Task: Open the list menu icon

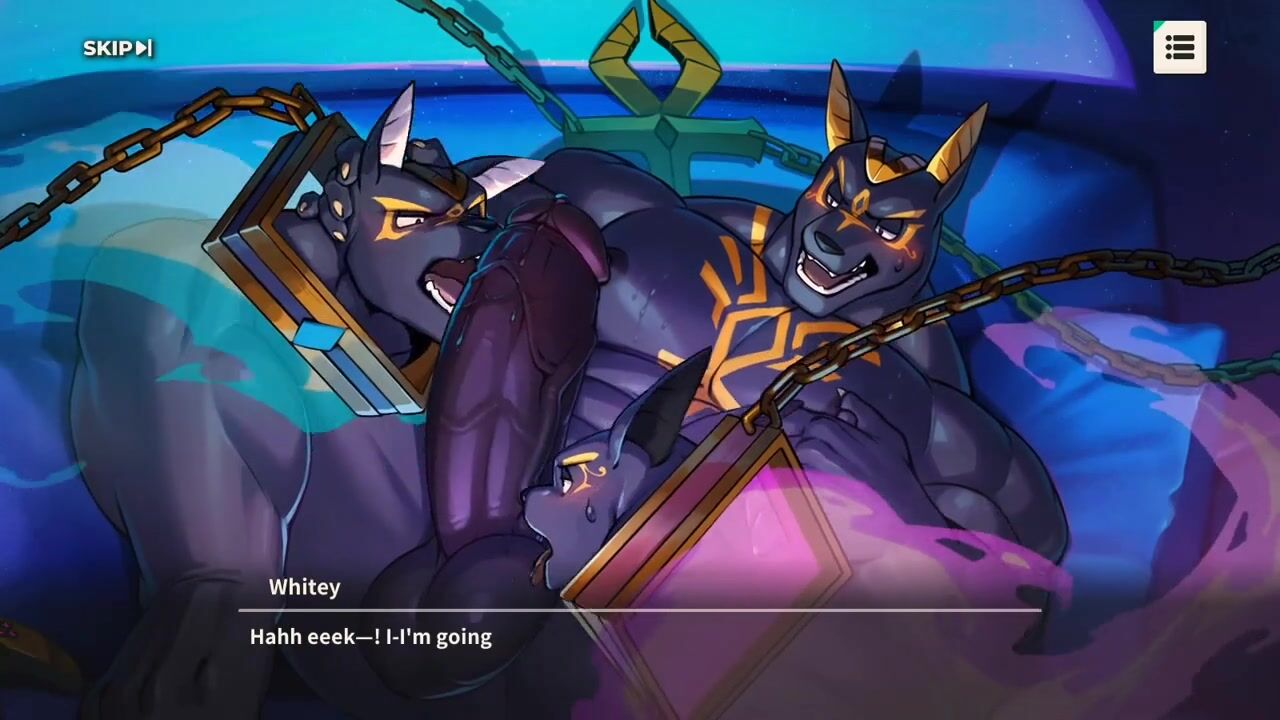Action: 1179,47
